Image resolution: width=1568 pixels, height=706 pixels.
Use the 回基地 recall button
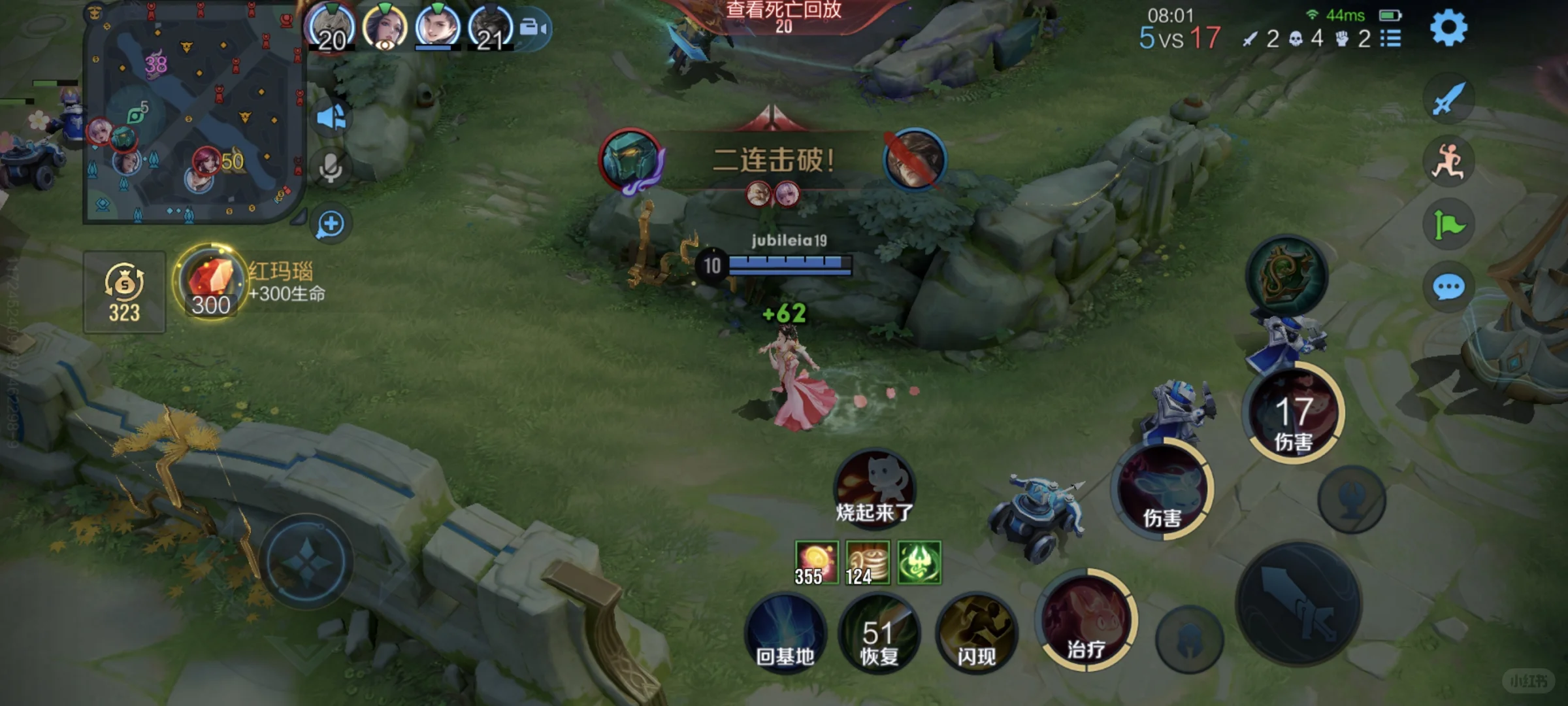tap(785, 633)
